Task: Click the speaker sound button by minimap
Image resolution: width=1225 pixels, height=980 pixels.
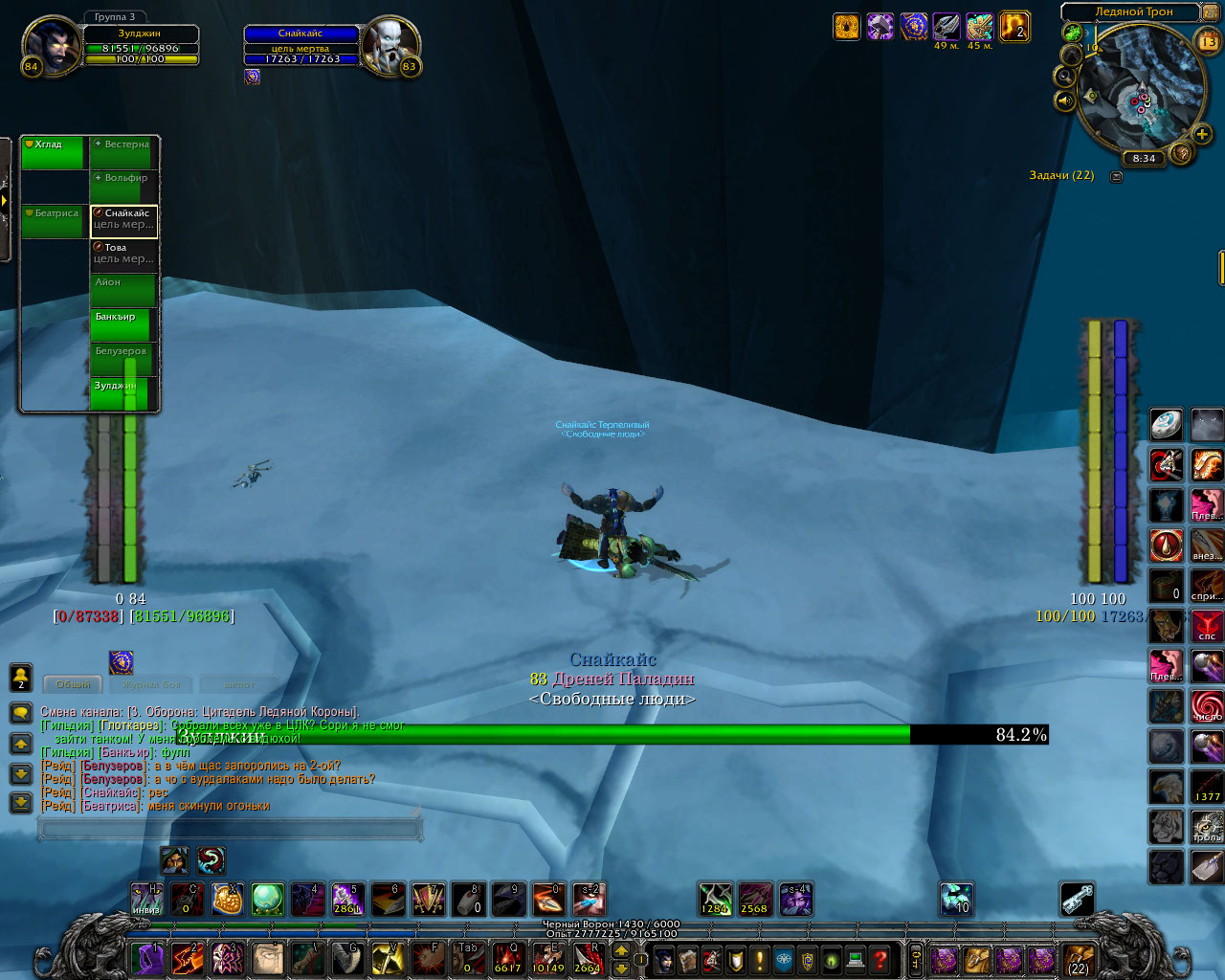Action: coord(1065,100)
